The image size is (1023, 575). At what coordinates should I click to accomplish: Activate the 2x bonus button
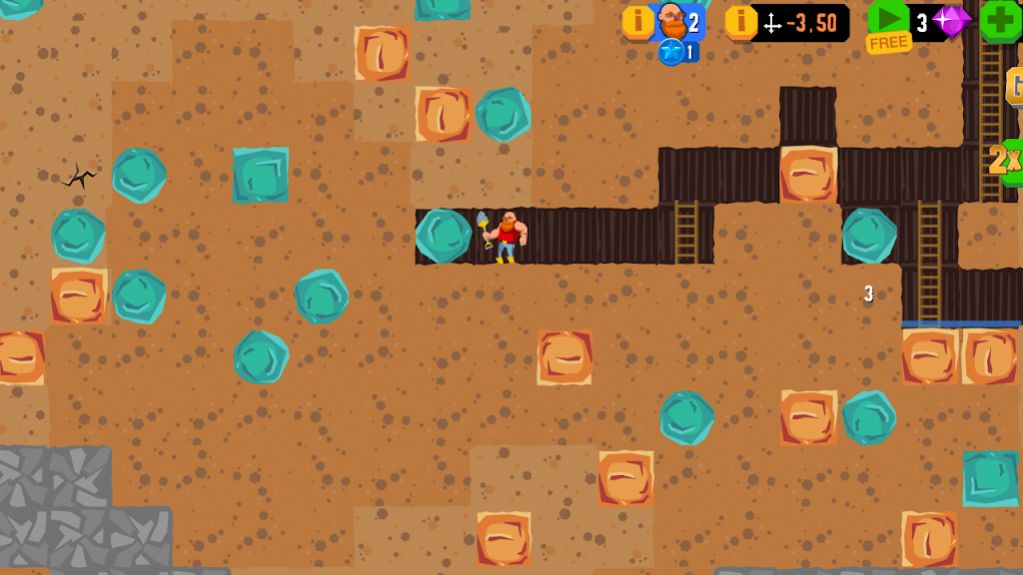pyautogui.click(x=1006, y=160)
